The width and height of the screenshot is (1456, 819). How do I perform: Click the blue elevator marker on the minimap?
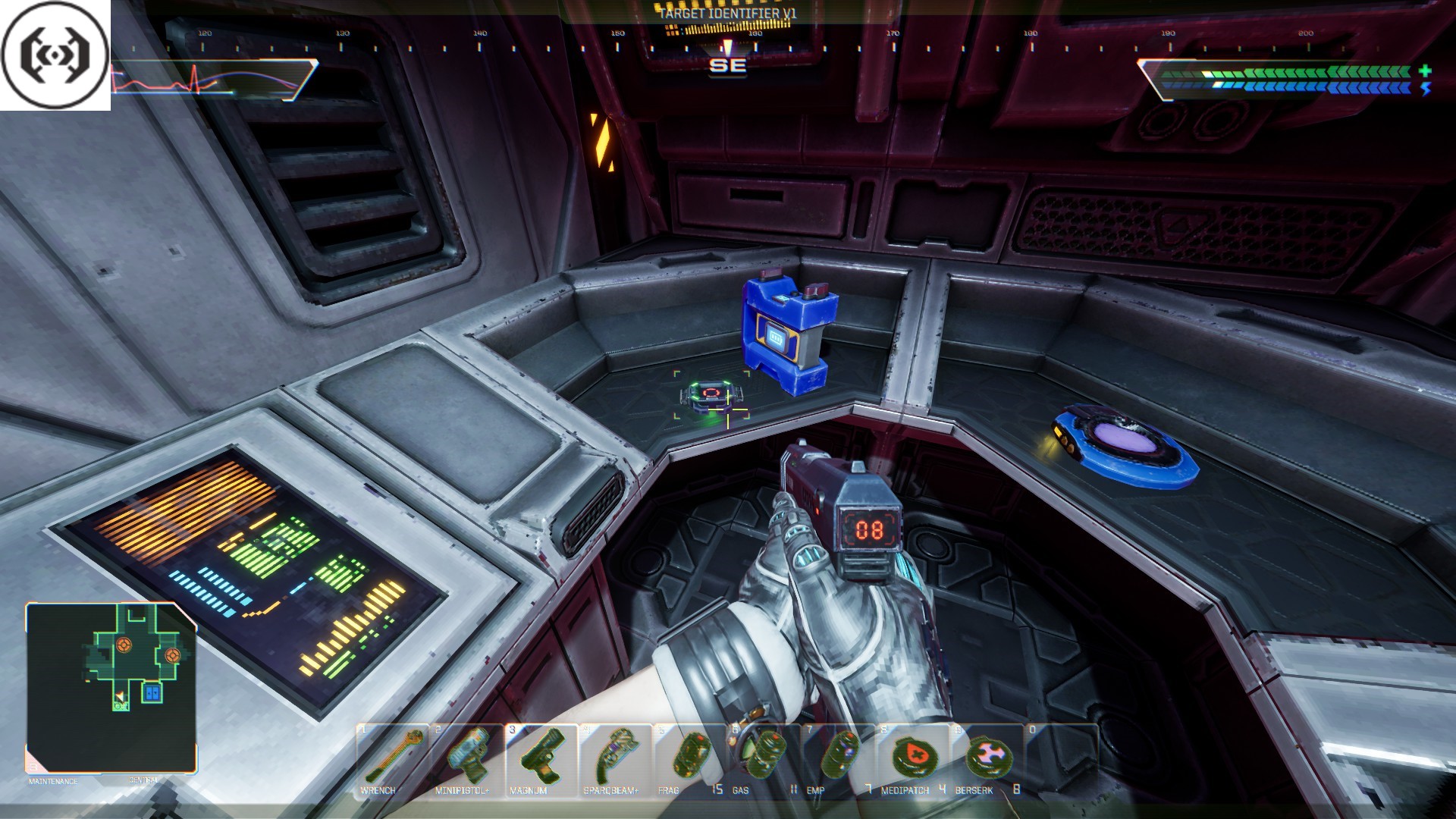(x=152, y=692)
